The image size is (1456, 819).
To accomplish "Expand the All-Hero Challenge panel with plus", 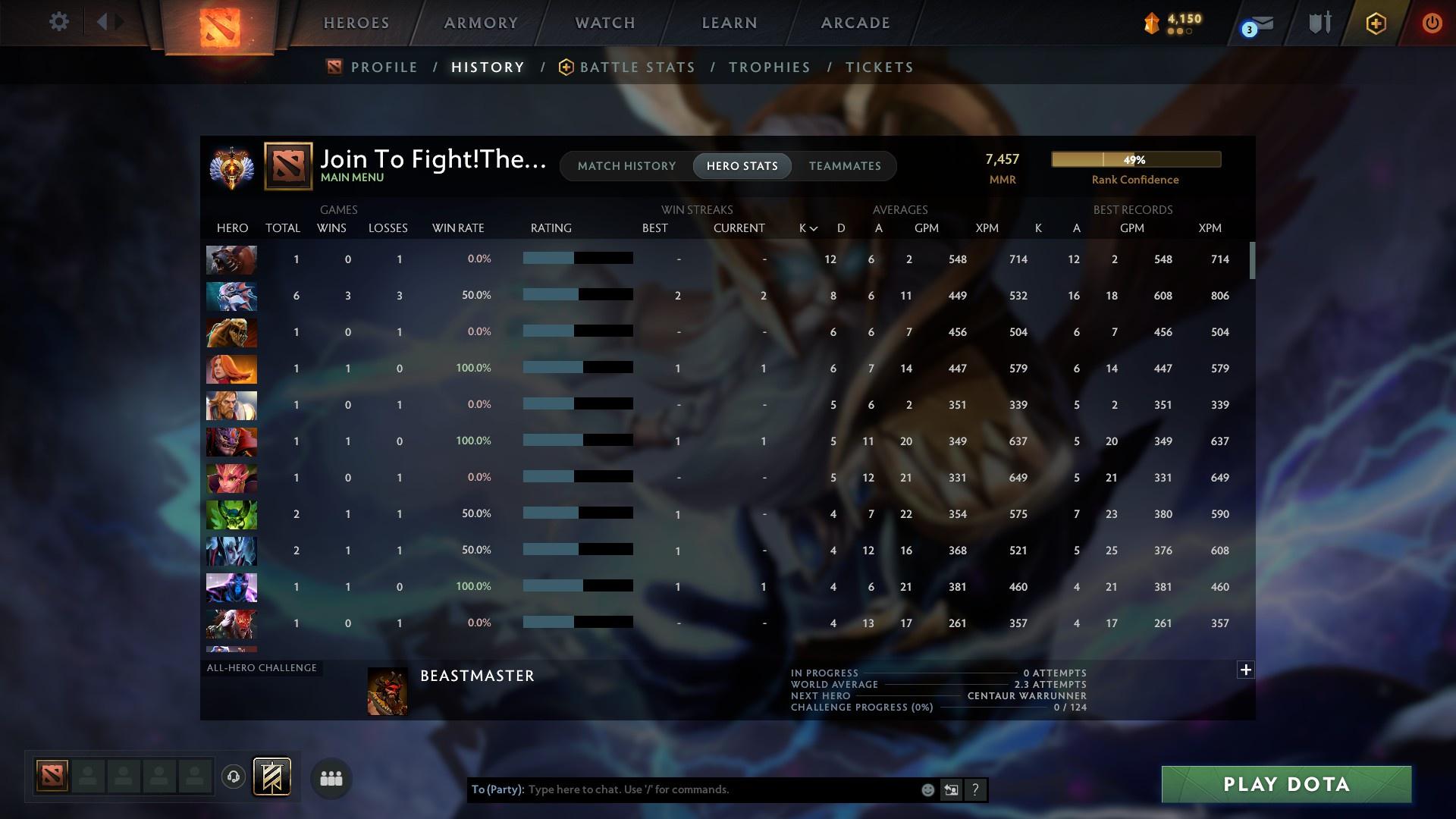I will (1246, 670).
